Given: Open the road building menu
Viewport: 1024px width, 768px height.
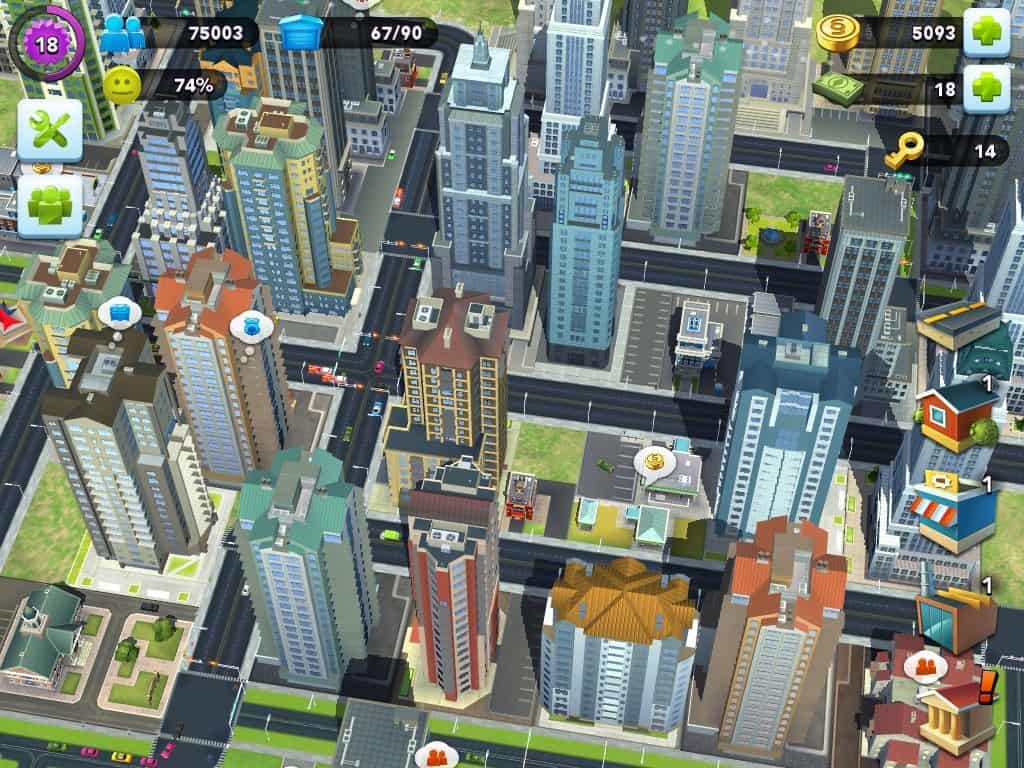Looking at the screenshot, I should coord(958,325).
